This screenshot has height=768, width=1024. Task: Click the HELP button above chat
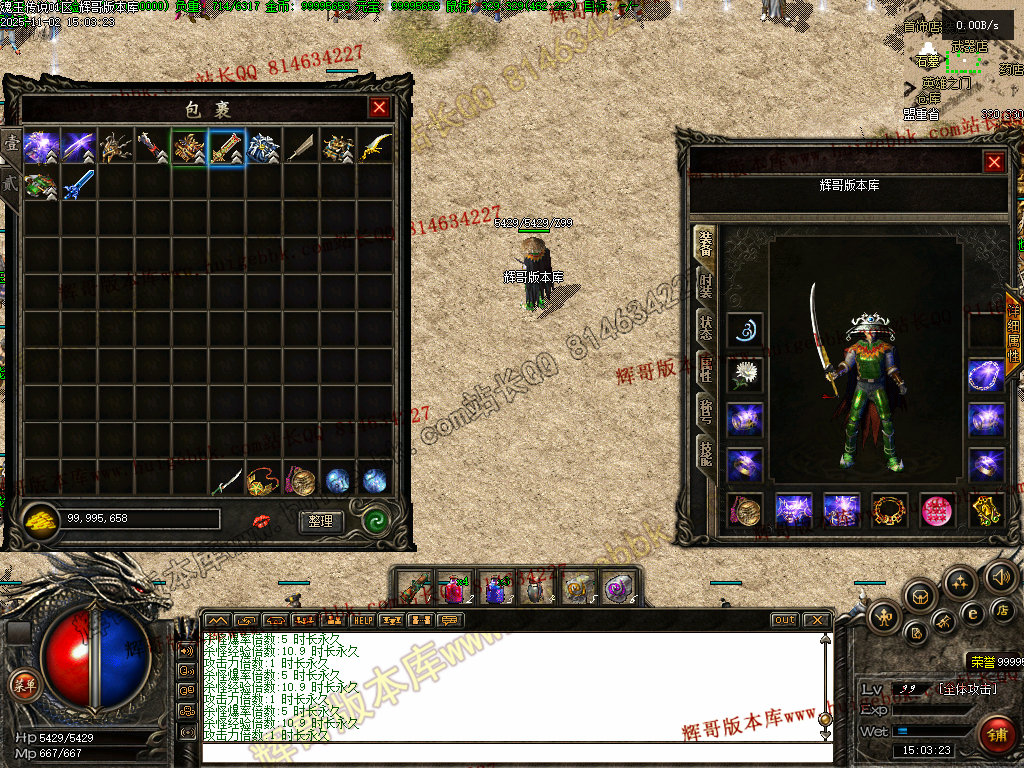point(362,620)
